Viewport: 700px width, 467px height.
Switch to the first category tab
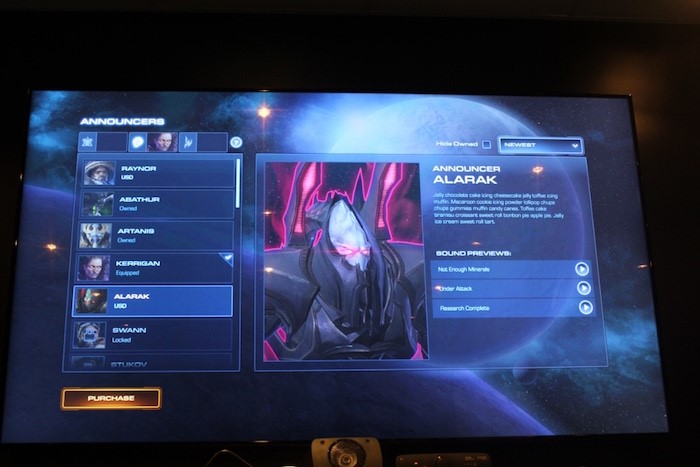pyautogui.click(x=89, y=142)
